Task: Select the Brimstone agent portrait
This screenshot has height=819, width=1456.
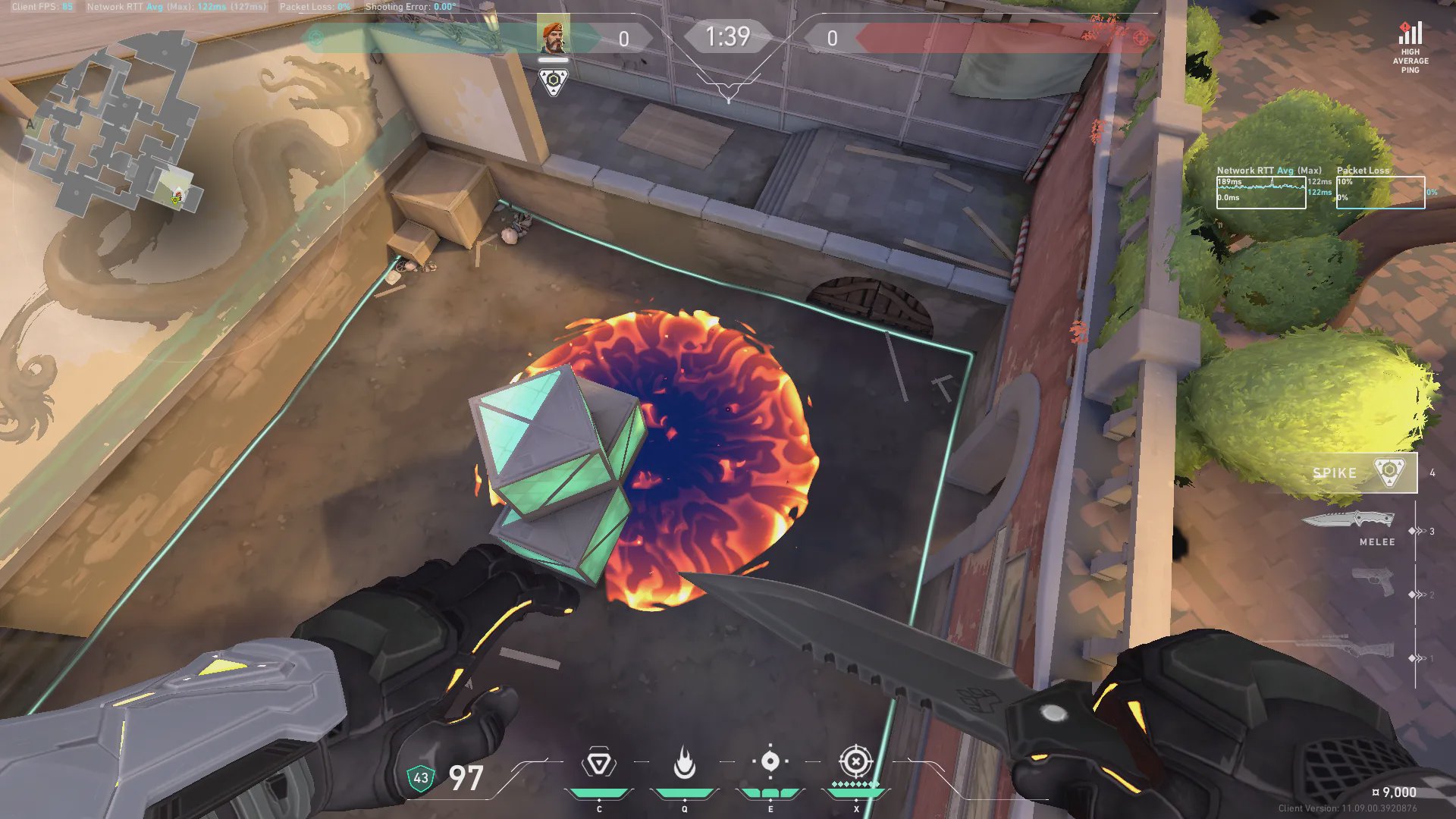Action: pyautogui.click(x=553, y=37)
